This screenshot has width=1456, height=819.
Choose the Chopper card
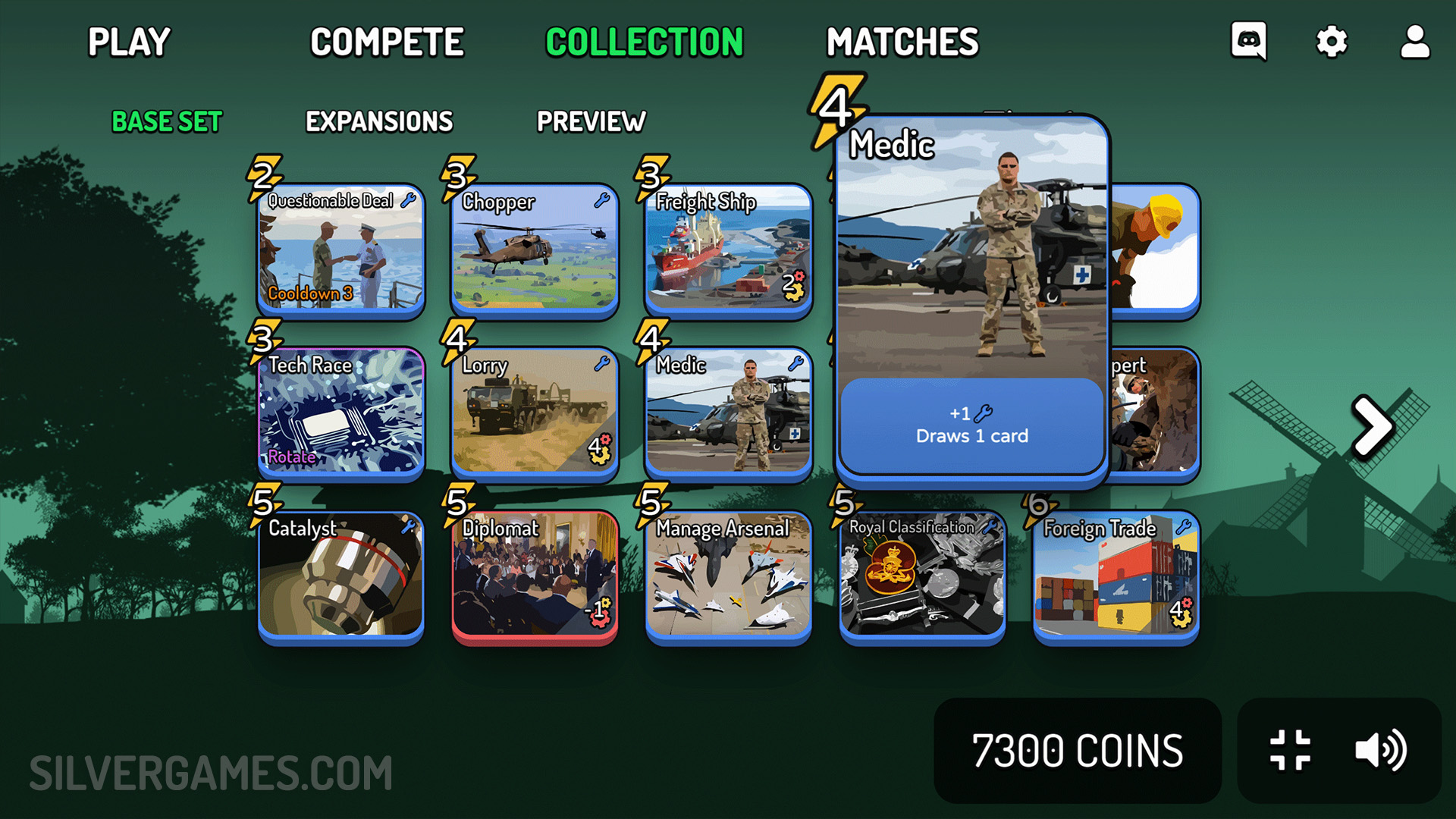535,250
